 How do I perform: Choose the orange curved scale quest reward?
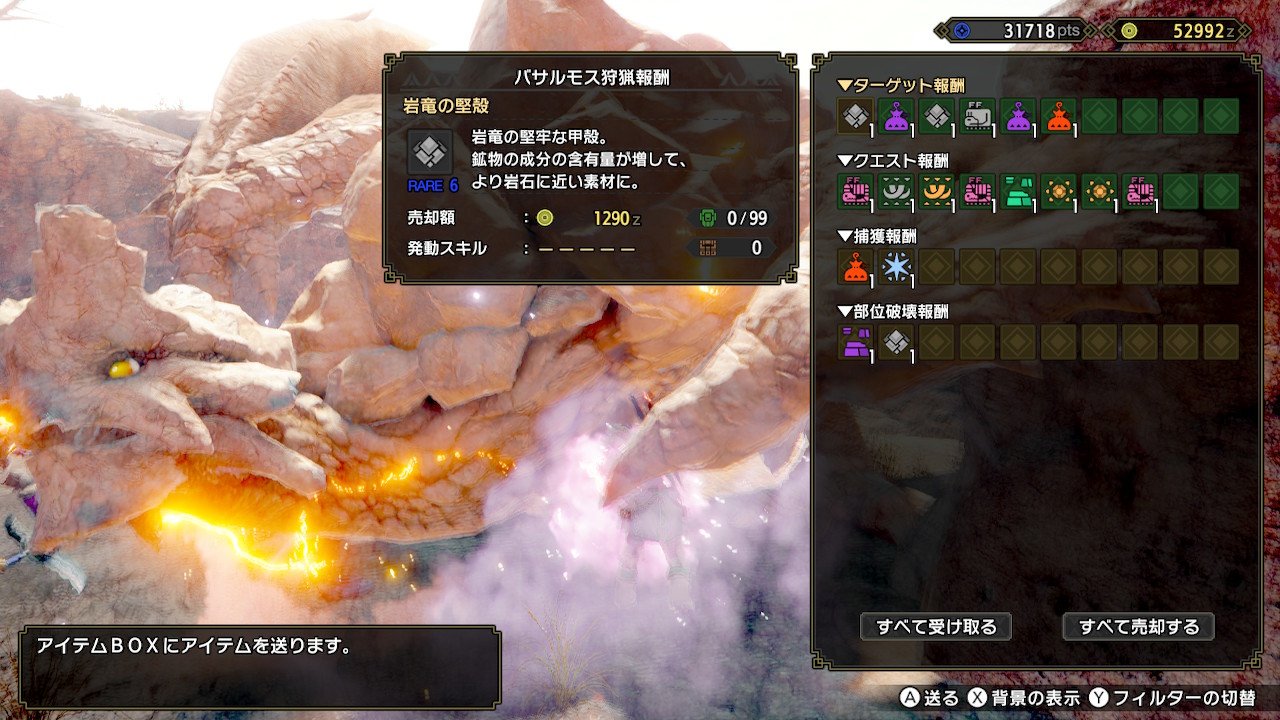937,191
